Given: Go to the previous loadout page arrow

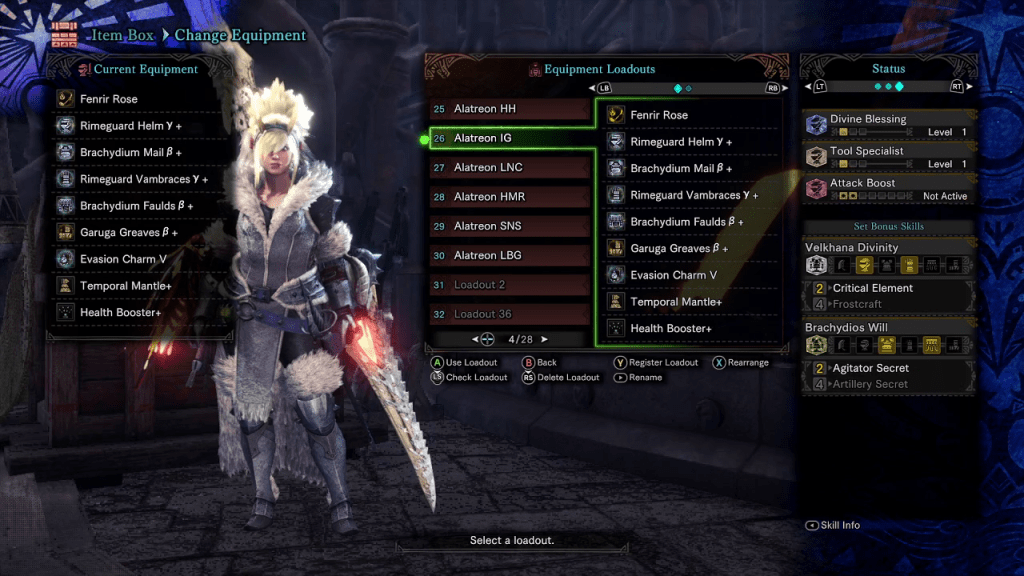Looking at the screenshot, I should [x=476, y=340].
